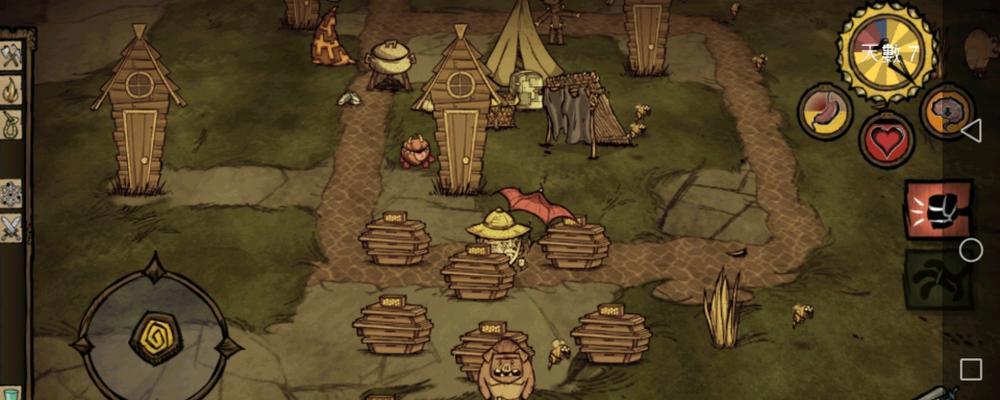
Task: Tap the stomach hunger meter
Action: coord(825,110)
